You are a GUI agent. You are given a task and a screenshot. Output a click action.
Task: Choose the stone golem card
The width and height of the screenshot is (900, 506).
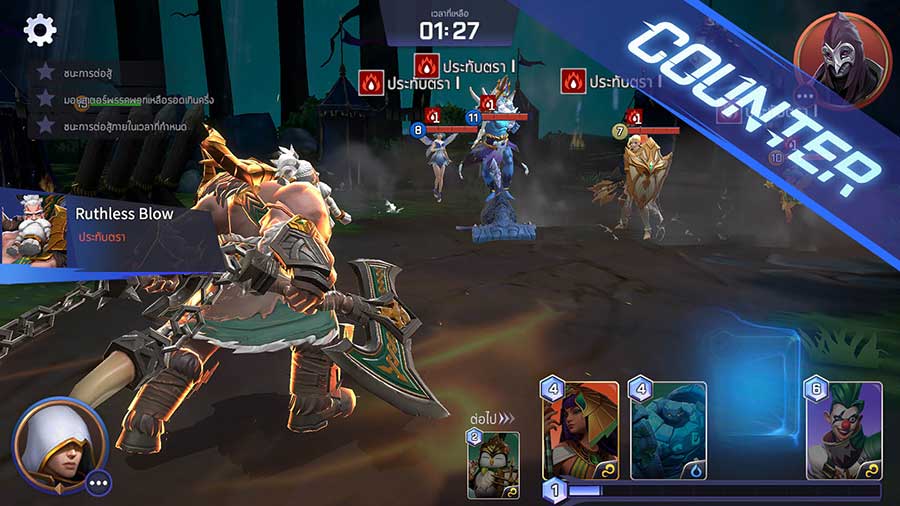[668, 431]
